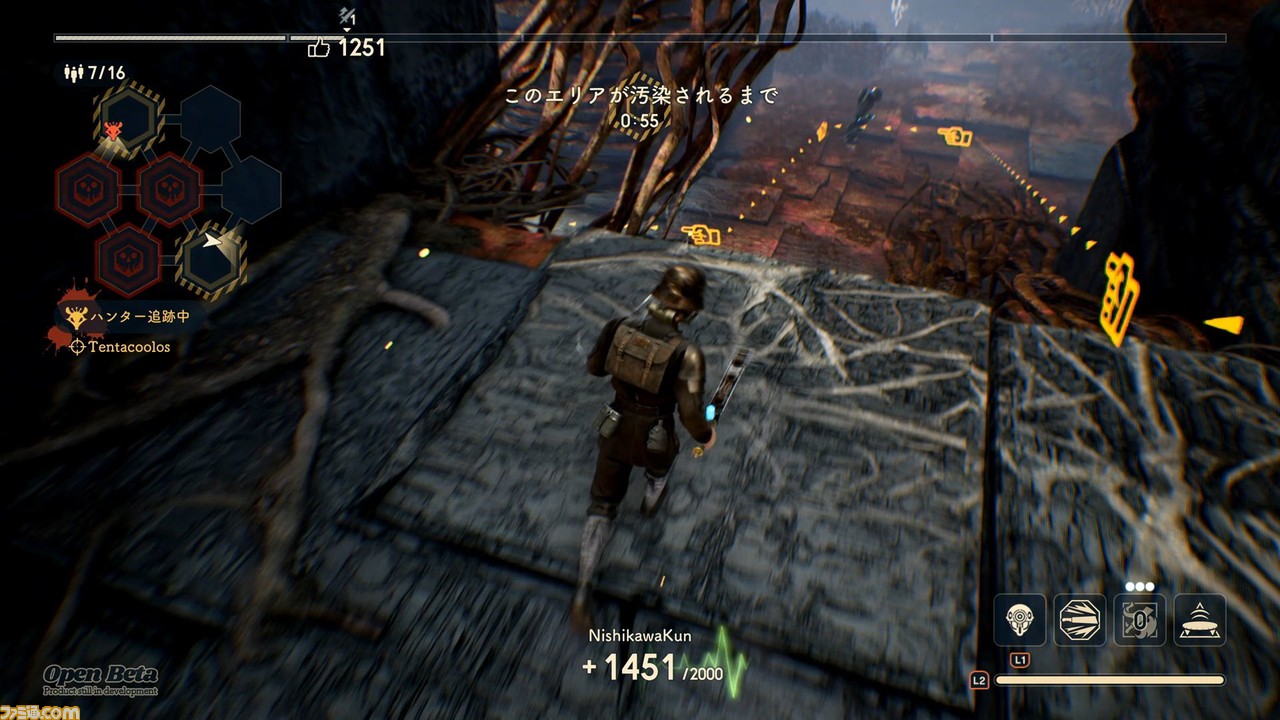The width and height of the screenshot is (1280, 720).
Task: Select the ability showing a zero counter
Action: click(x=1140, y=620)
